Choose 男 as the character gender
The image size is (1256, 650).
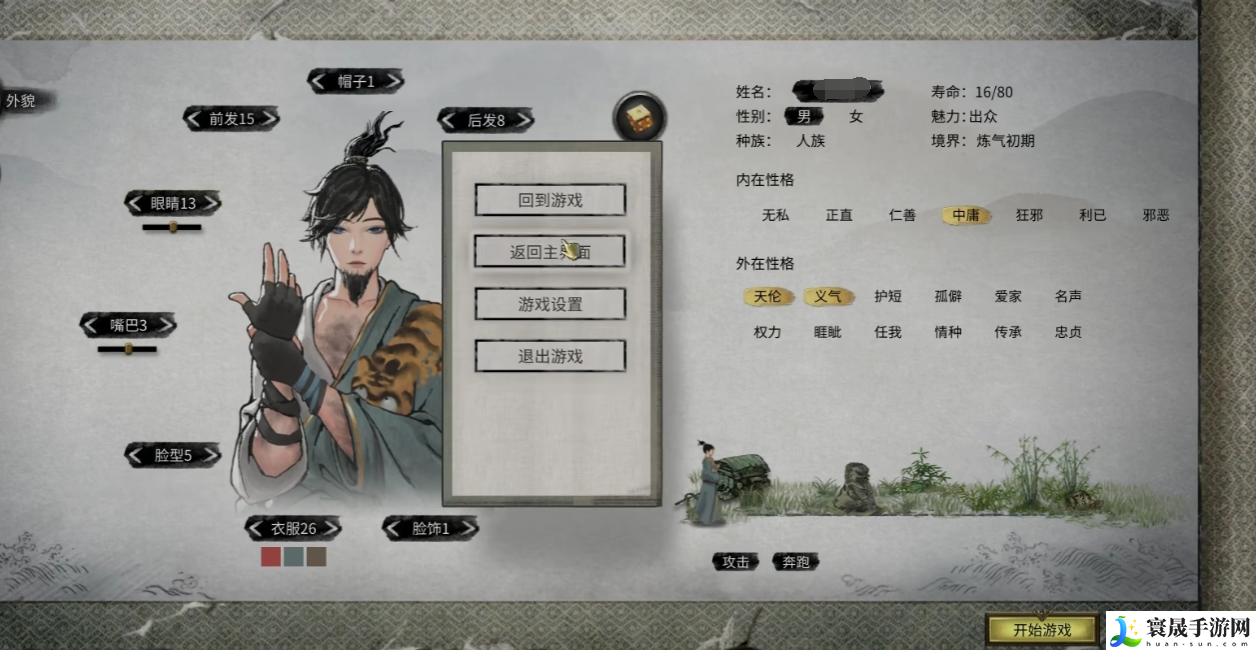pyautogui.click(x=803, y=116)
